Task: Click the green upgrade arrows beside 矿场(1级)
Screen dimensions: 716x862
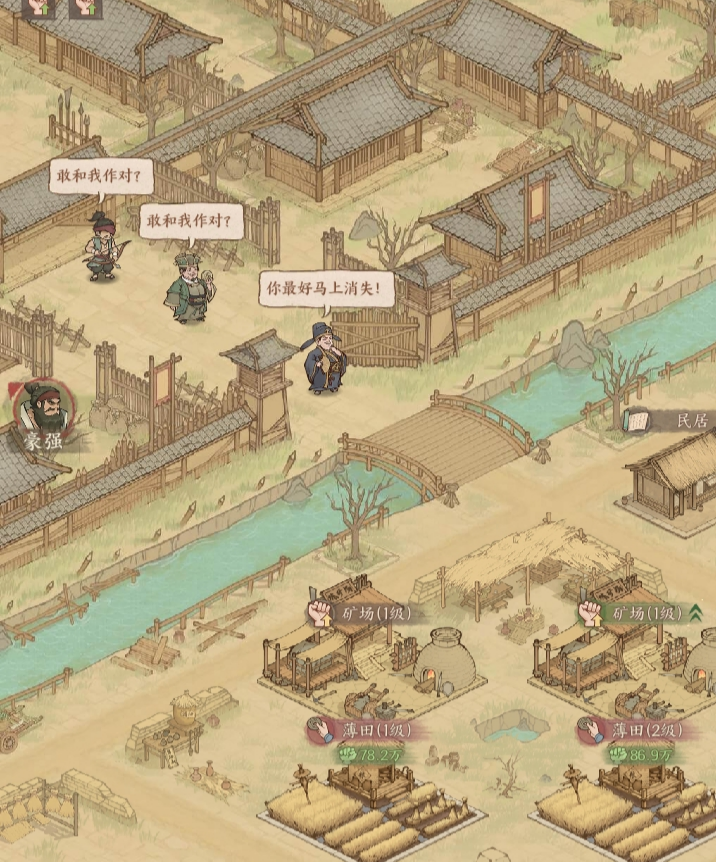Action: tap(695, 612)
